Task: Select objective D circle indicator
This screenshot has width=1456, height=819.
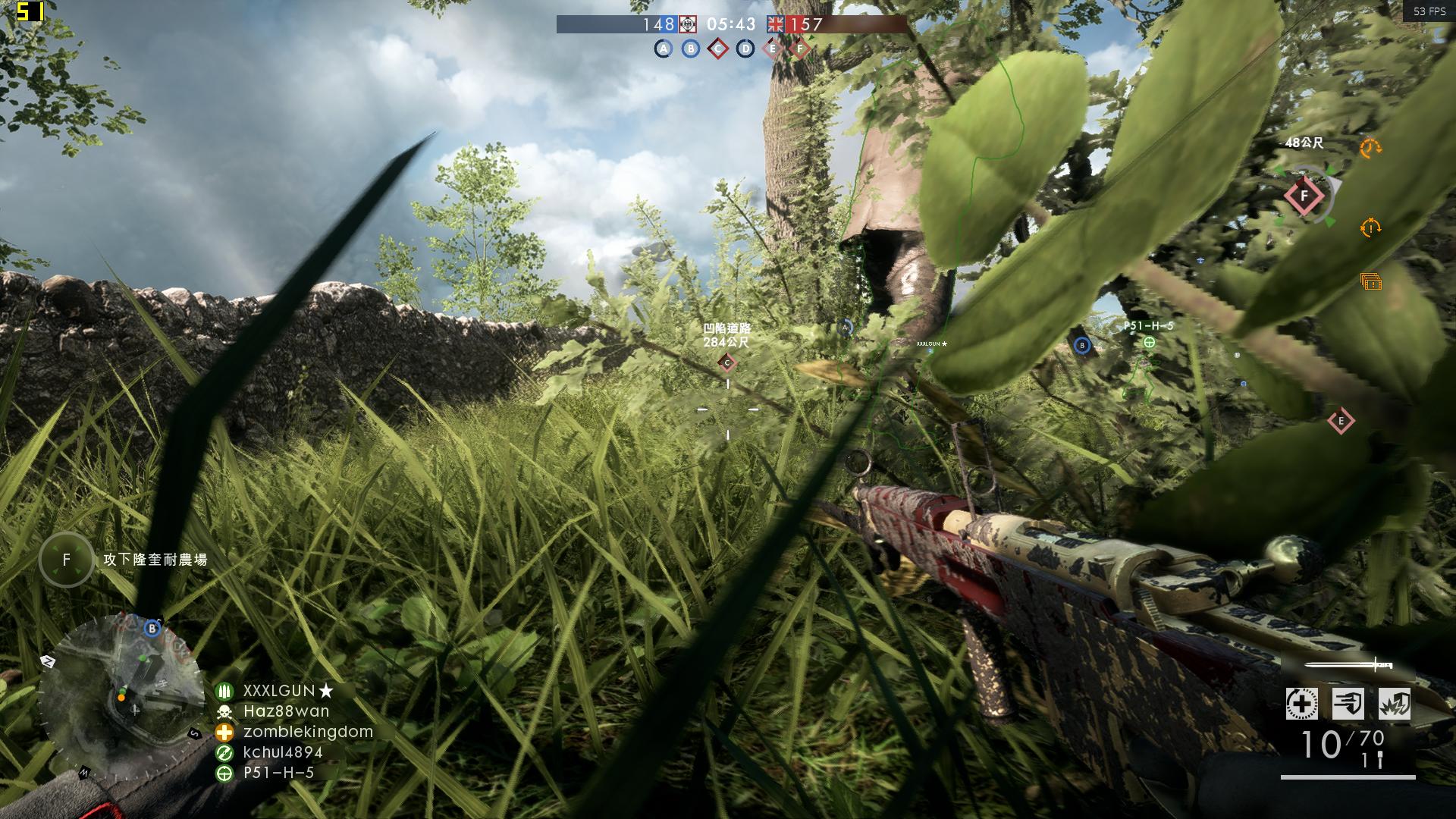Action: click(745, 48)
